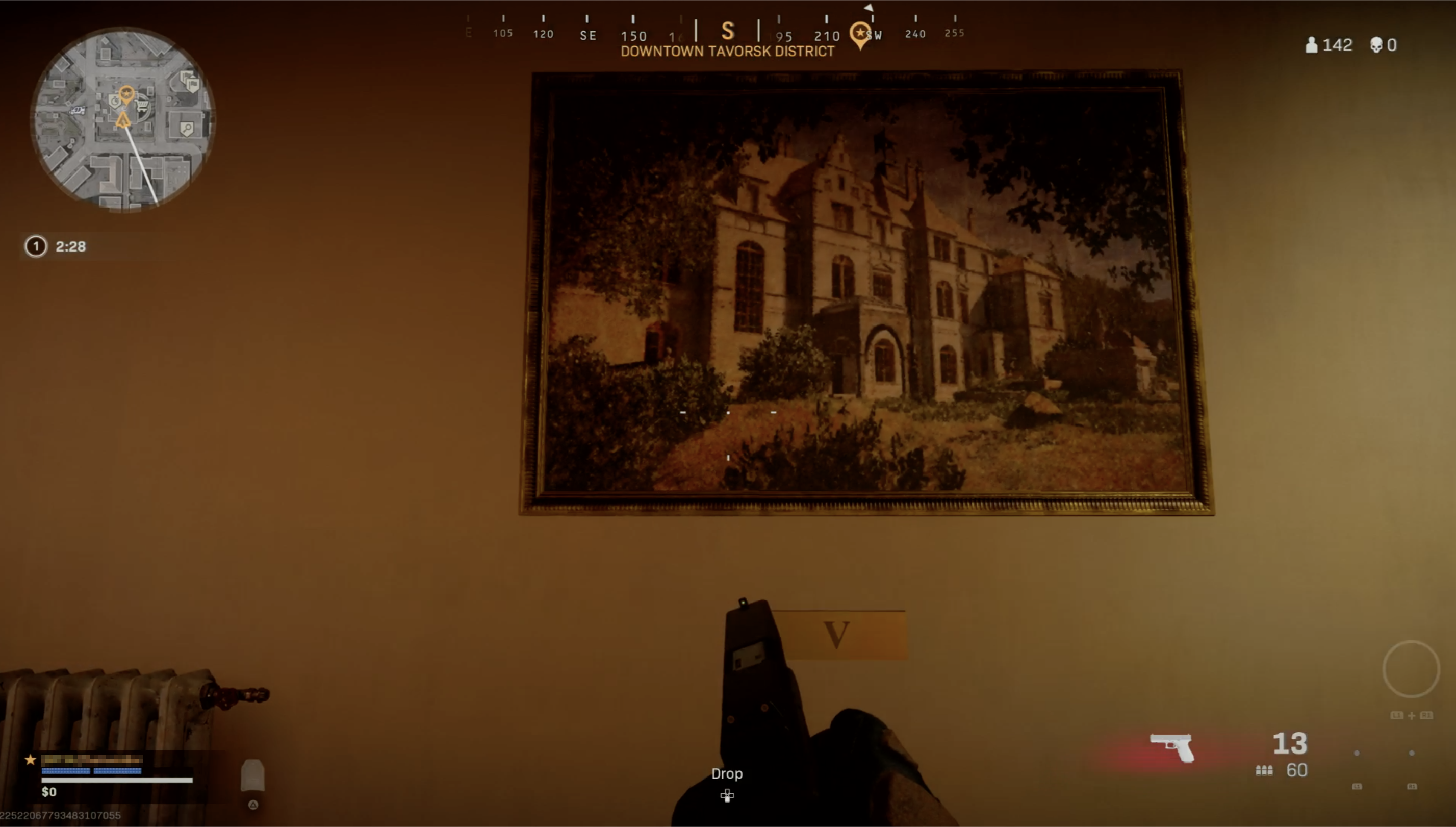
Task: Select the magnifying glass recon icon on minimap
Action: tap(187, 129)
